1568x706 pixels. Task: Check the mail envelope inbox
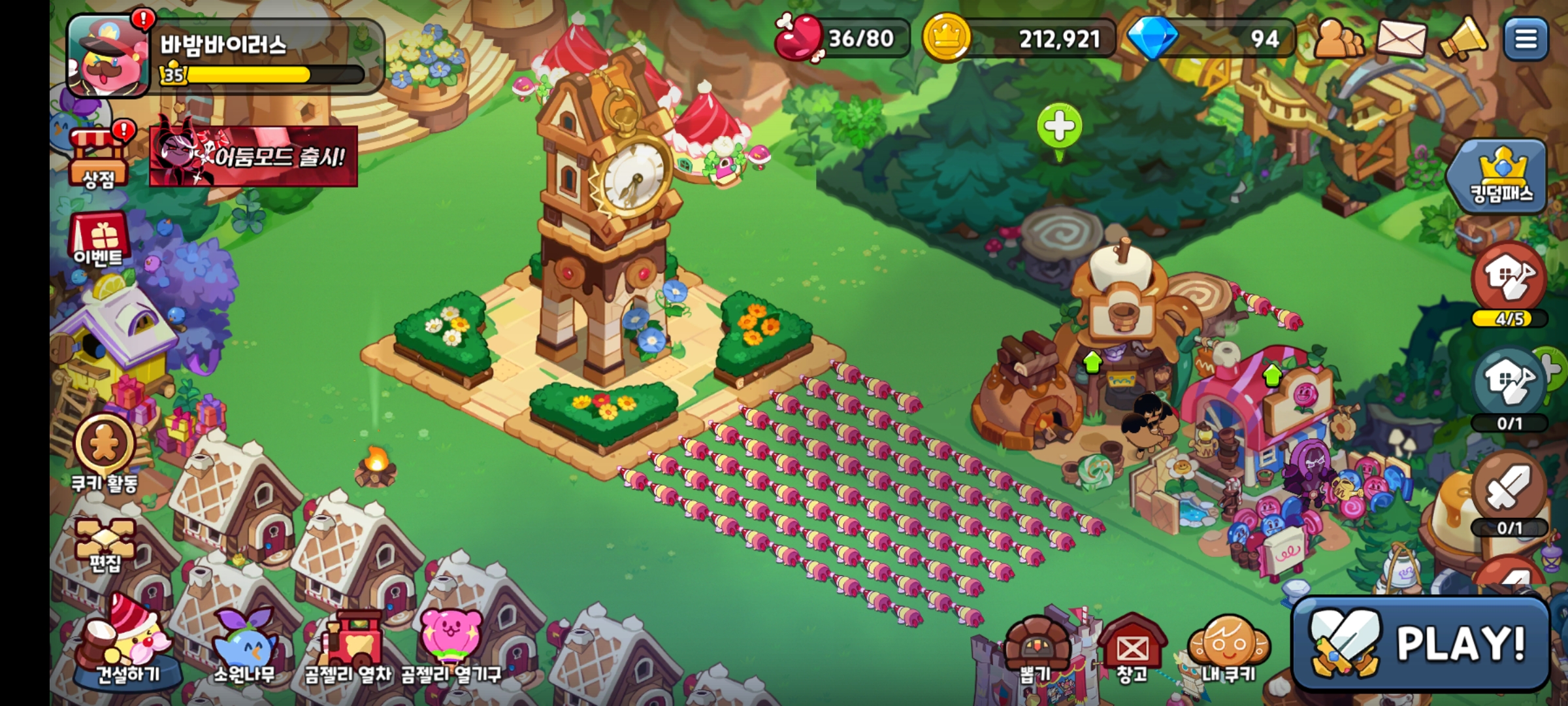pyautogui.click(x=1401, y=39)
